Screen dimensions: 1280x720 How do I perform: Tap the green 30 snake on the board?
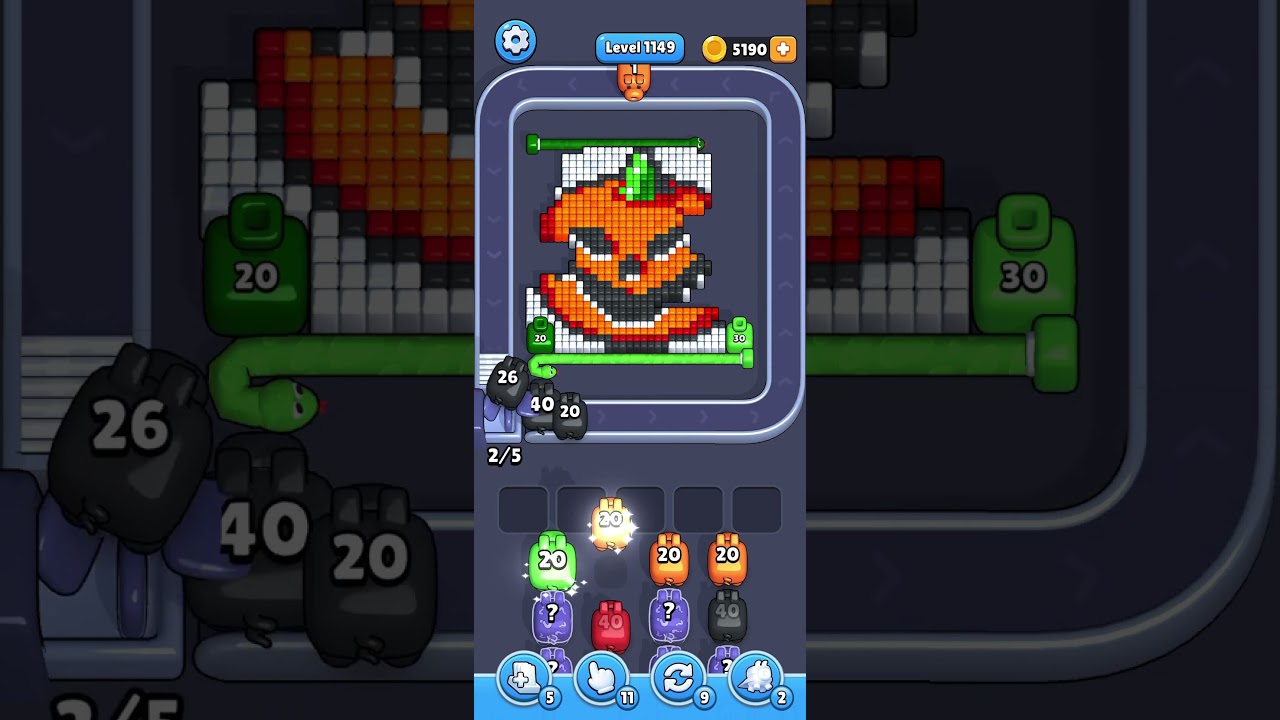[x=738, y=337]
